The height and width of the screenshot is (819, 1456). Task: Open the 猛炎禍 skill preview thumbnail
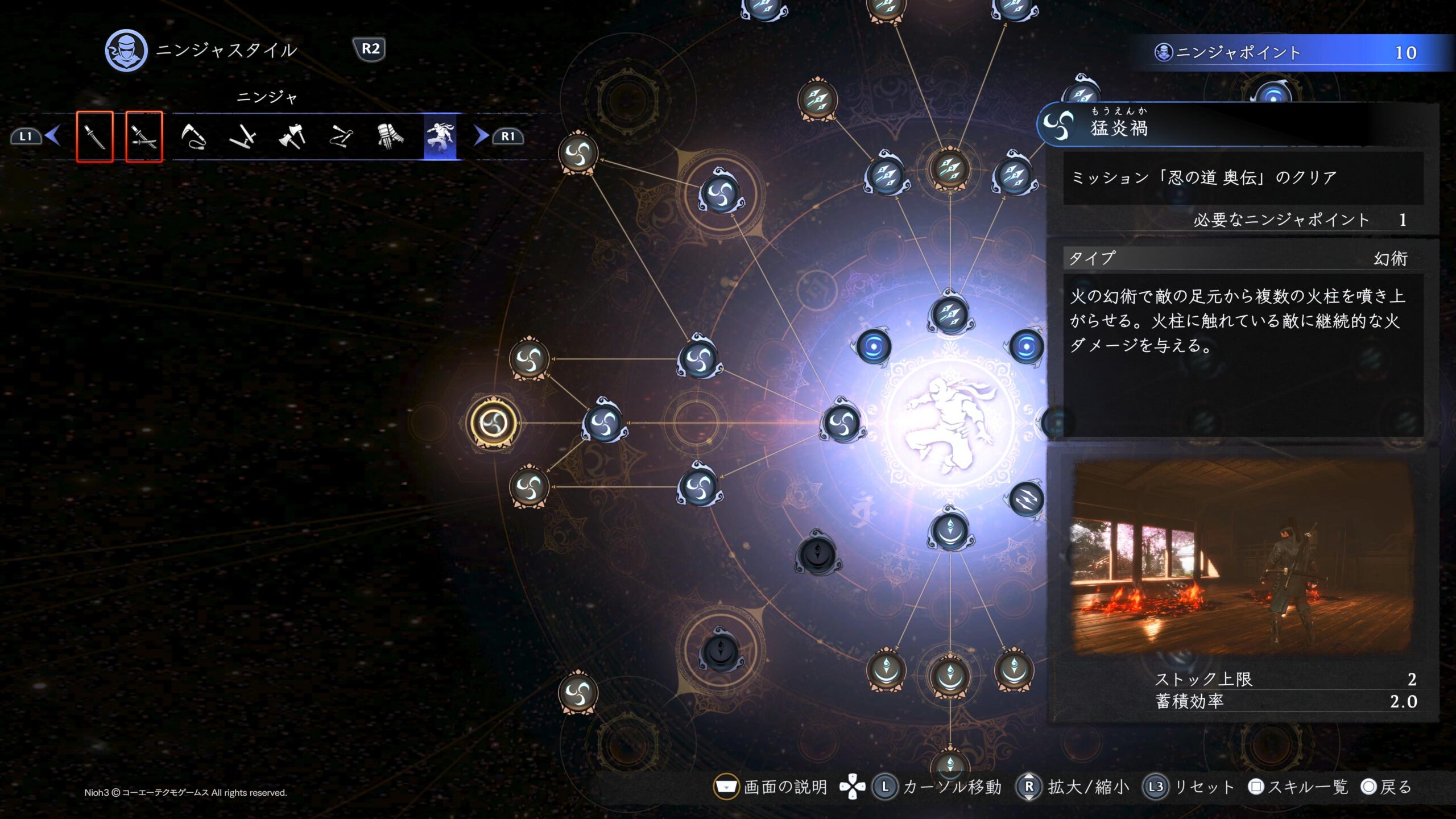click(1242, 557)
